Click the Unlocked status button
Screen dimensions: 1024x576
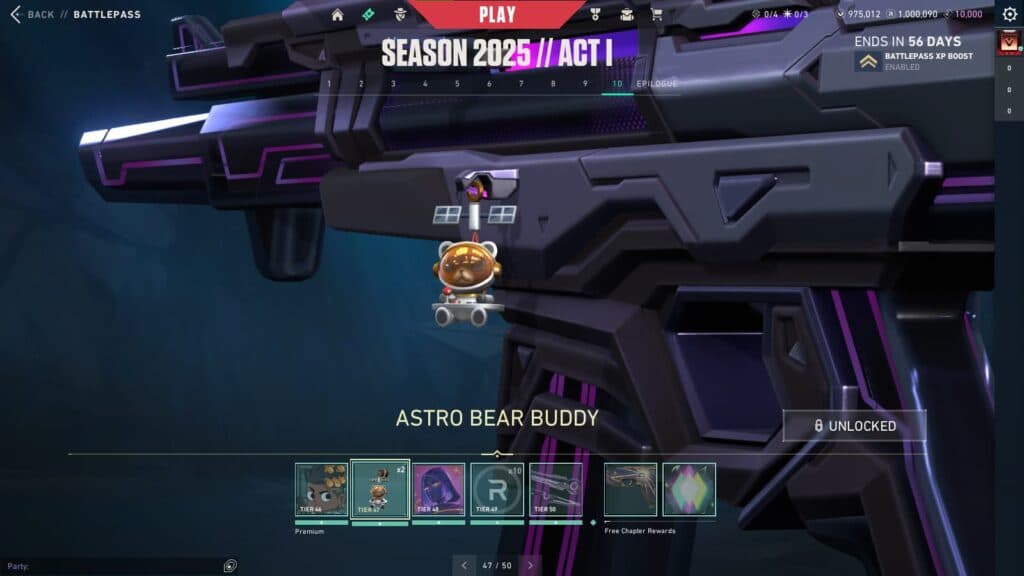(854, 426)
